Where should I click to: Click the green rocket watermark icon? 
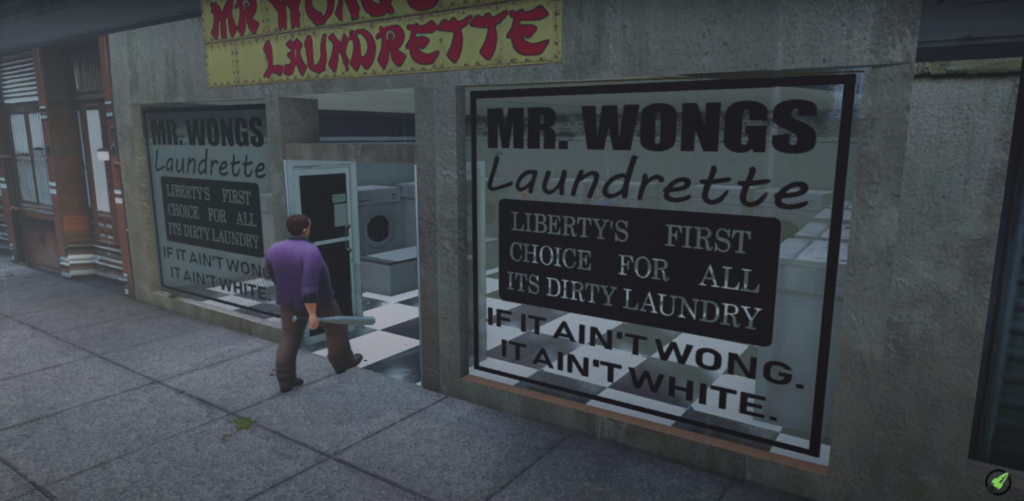(x=997, y=481)
